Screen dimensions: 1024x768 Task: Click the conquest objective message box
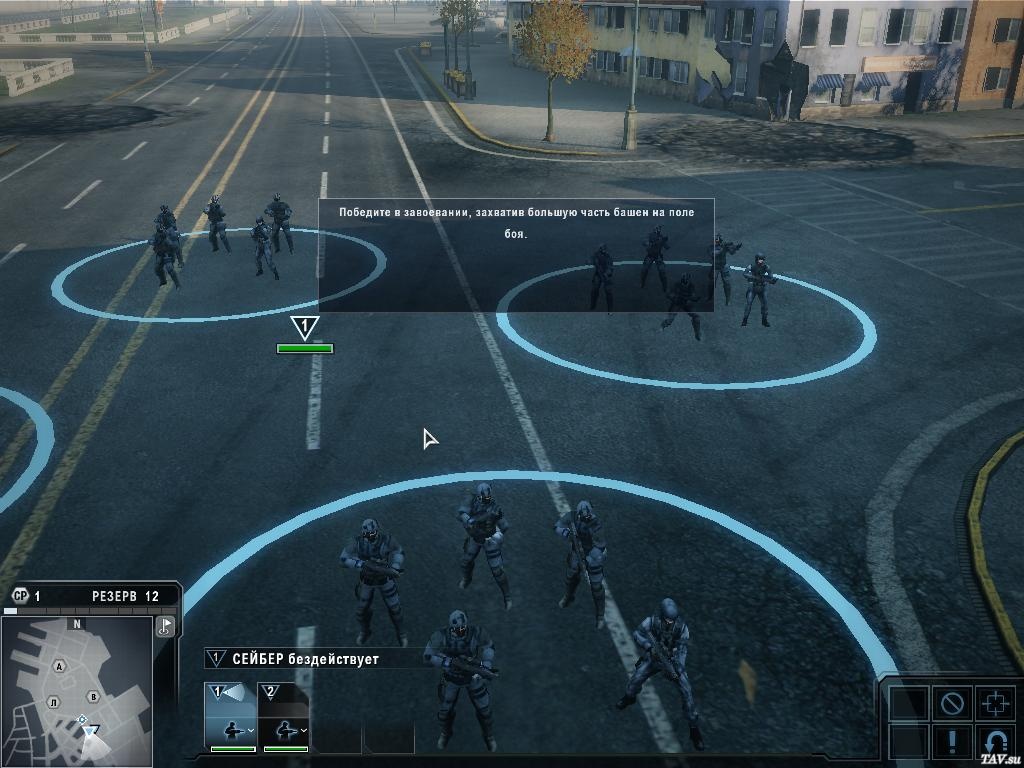click(x=516, y=254)
